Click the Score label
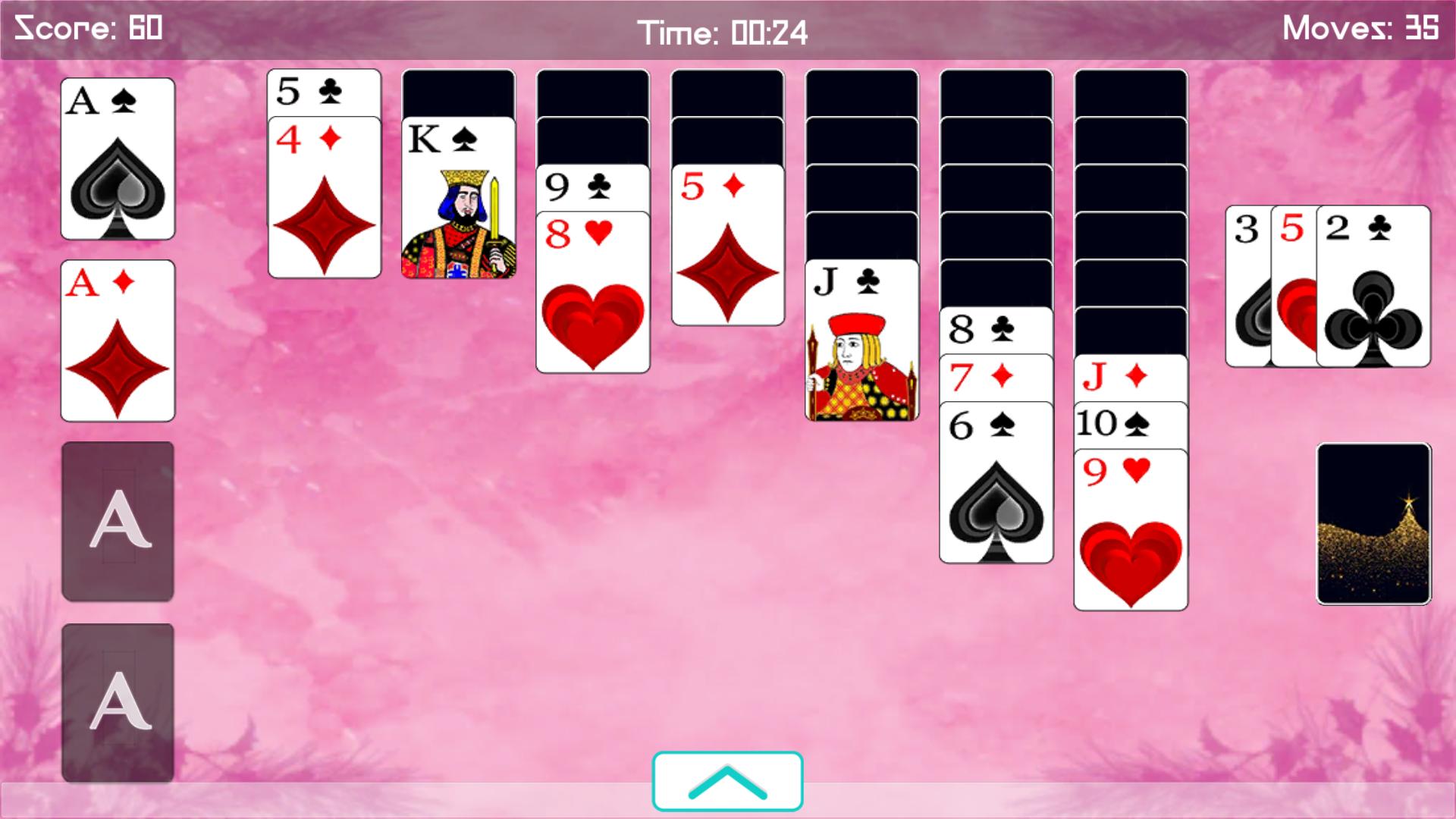This screenshot has height=819, width=1456. (x=87, y=28)
